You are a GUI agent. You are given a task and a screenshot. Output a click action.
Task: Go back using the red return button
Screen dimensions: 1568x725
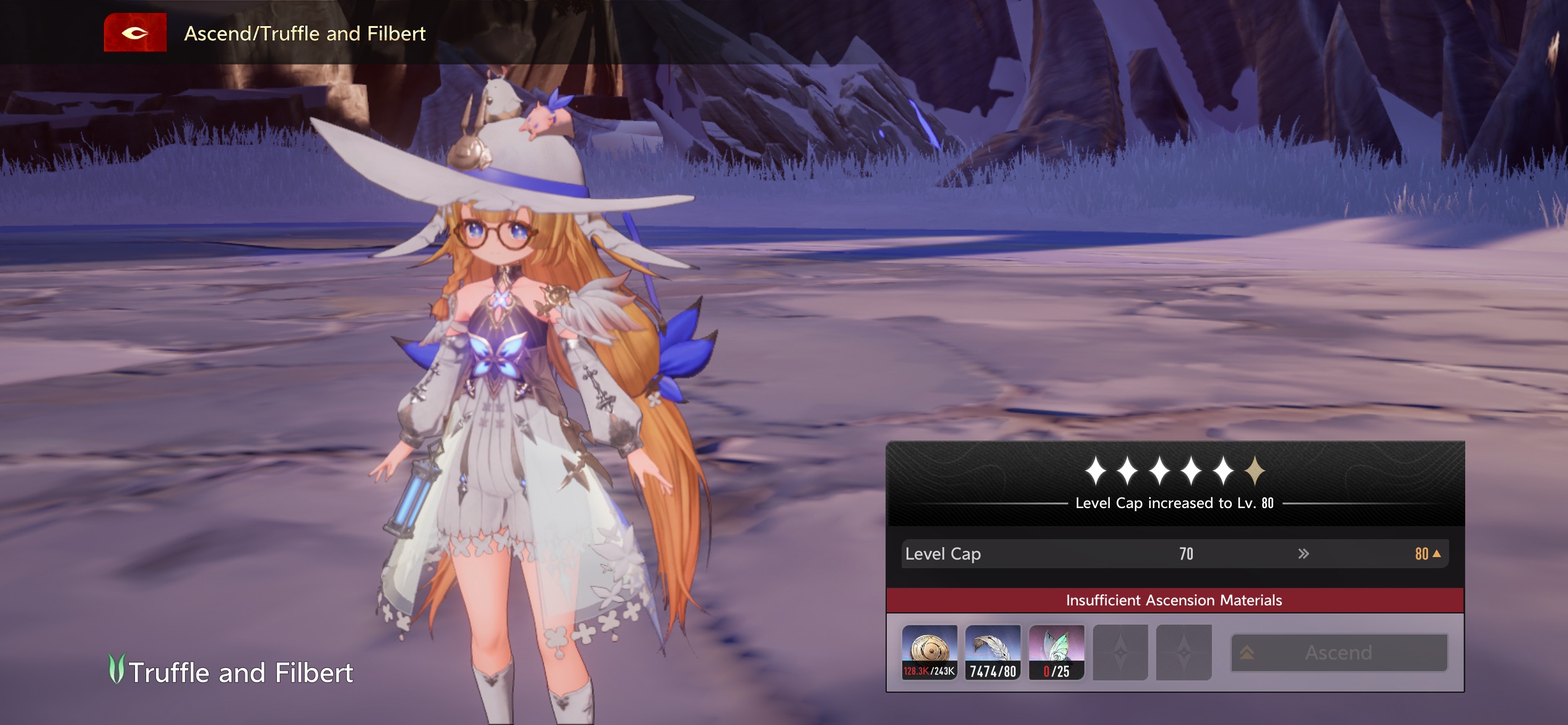(135, 33)
